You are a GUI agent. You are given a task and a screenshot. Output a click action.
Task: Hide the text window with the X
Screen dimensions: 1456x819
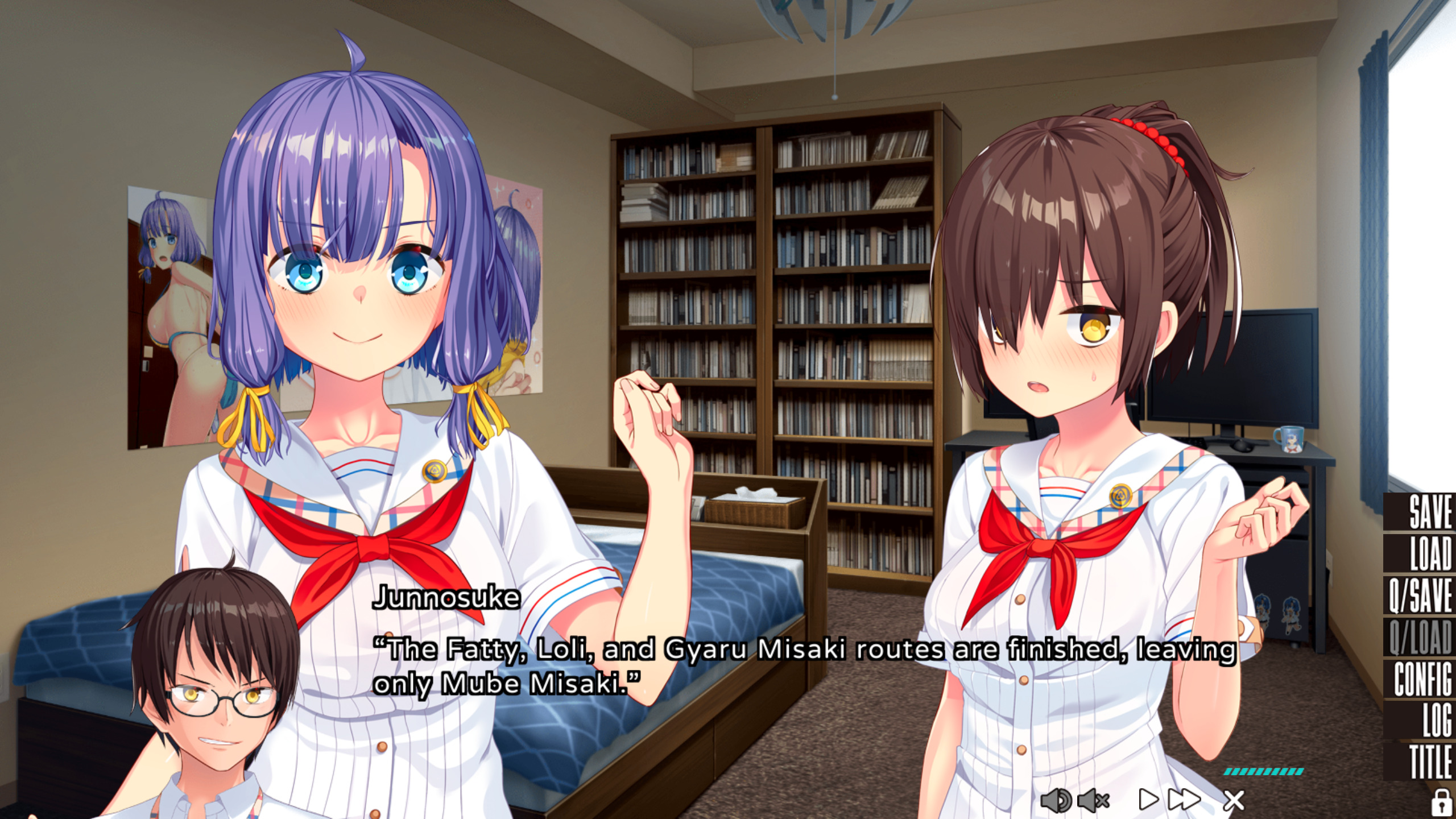1233,801
